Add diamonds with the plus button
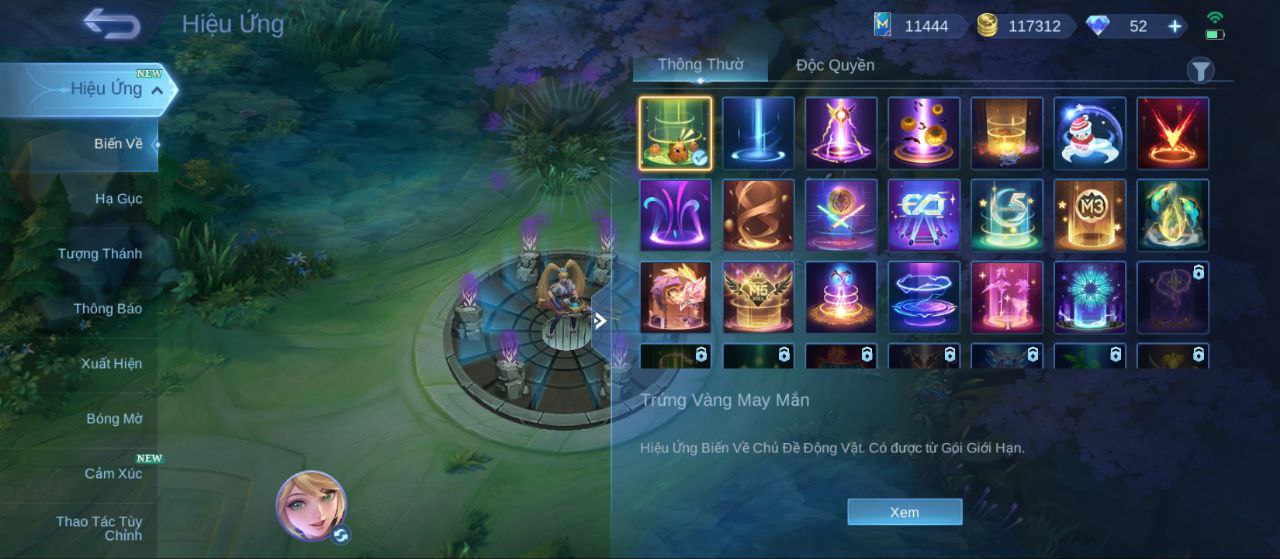 [x=1175, y=26]
